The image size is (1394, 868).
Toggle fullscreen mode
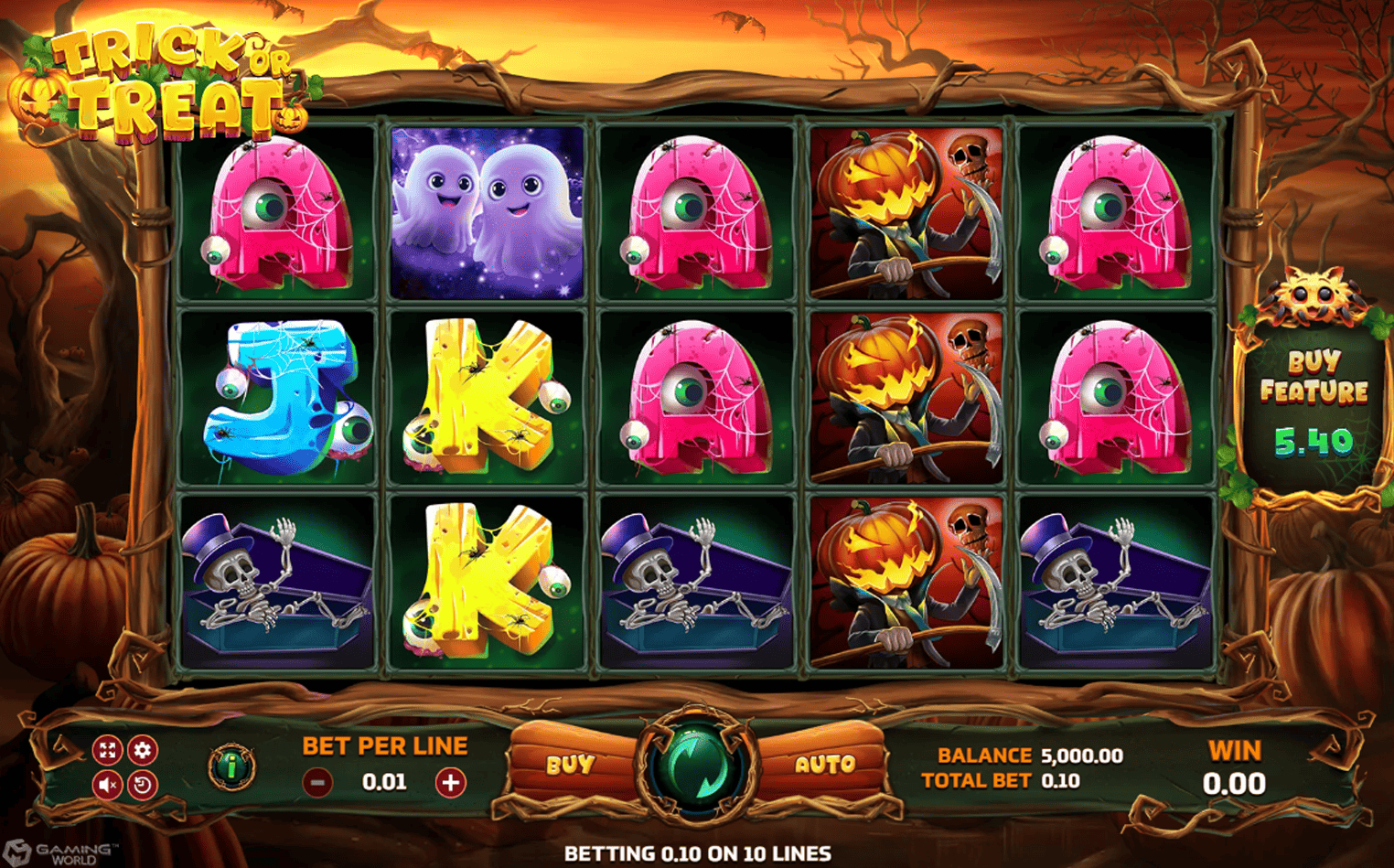pyautogui.click(x=107, y=751)
